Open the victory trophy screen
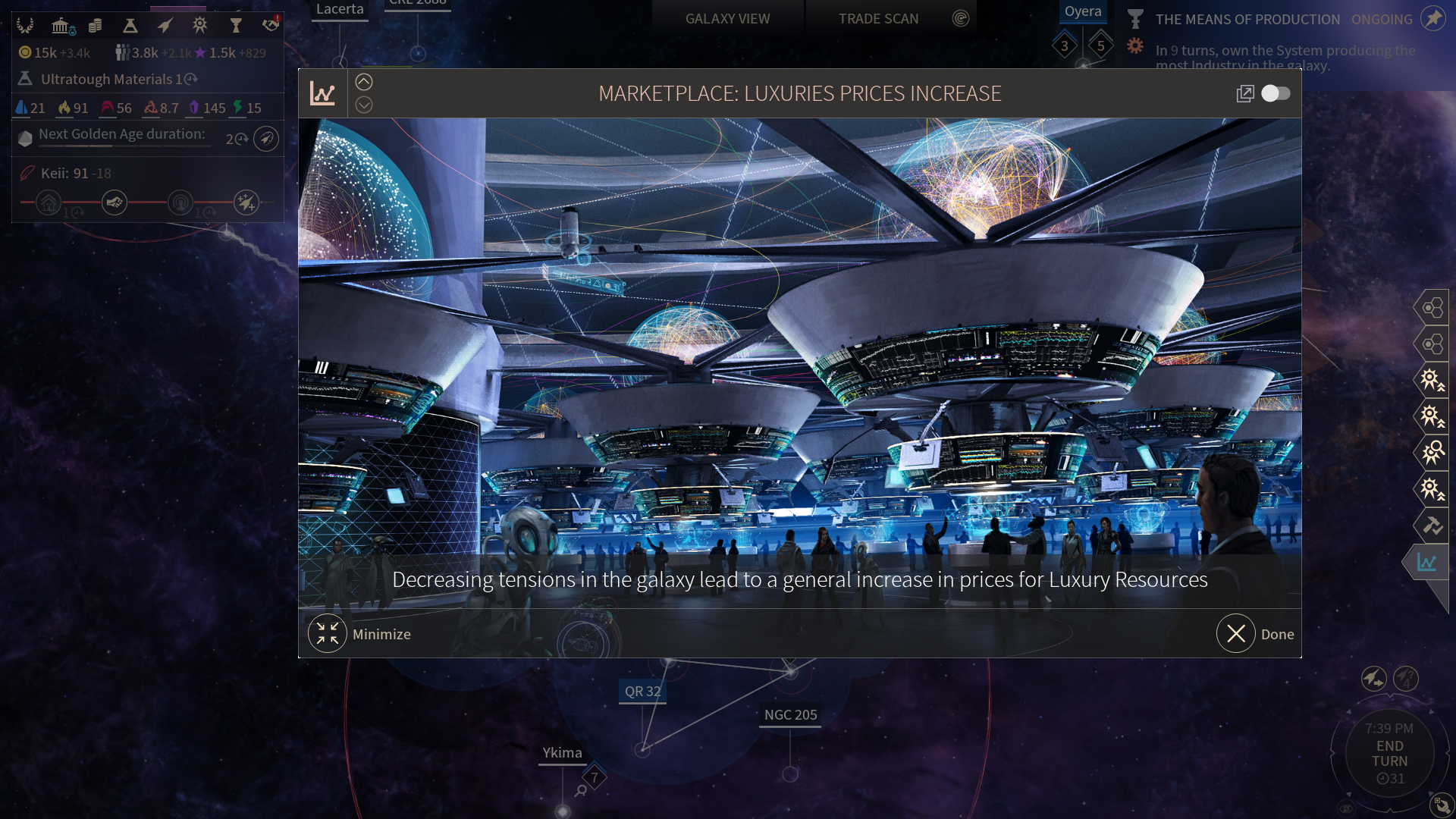The image size is (1456, 819). point(236,26)
